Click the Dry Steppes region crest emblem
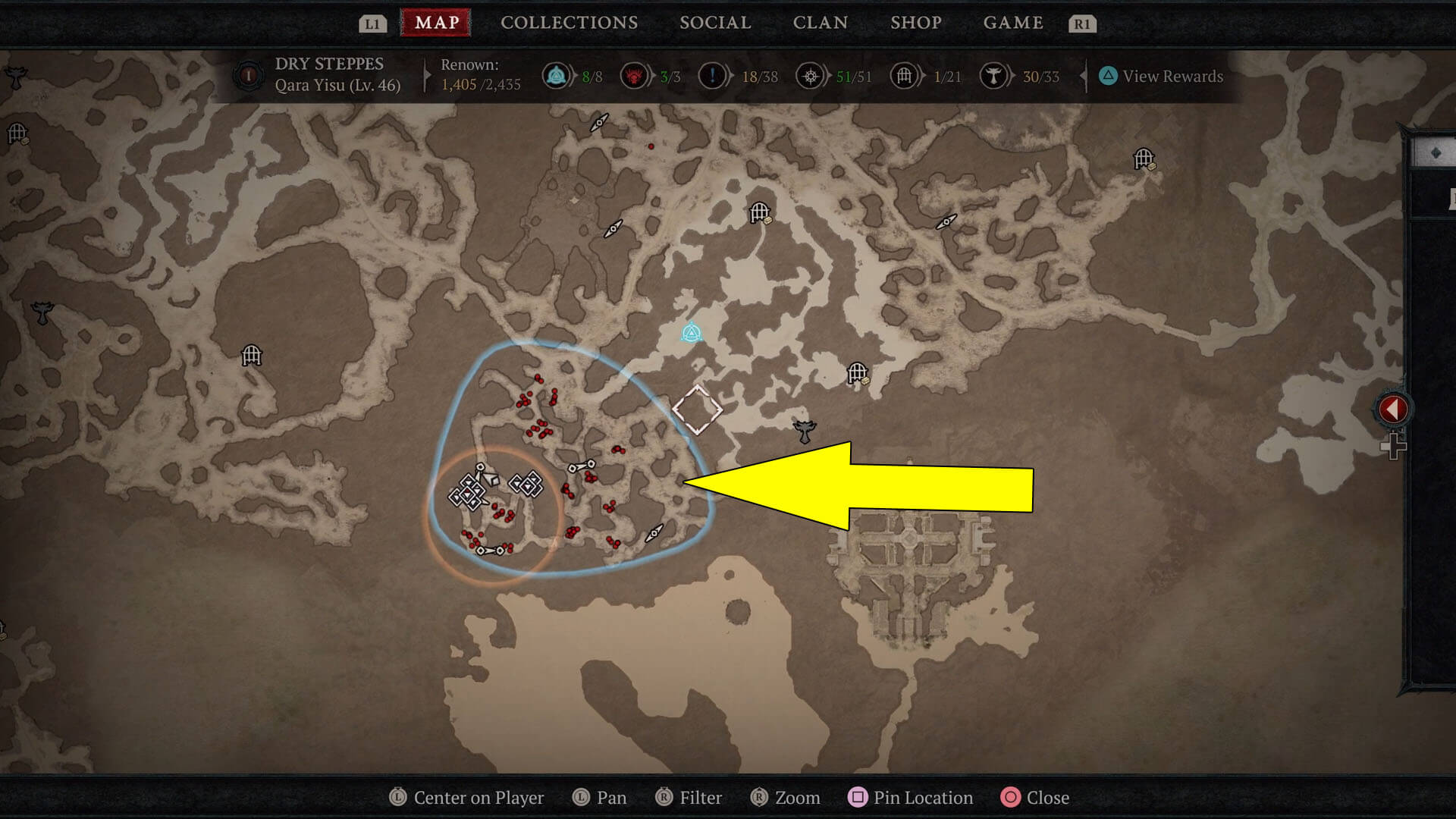This screenshot has width=1456, height=819. (x=248, y=75)
